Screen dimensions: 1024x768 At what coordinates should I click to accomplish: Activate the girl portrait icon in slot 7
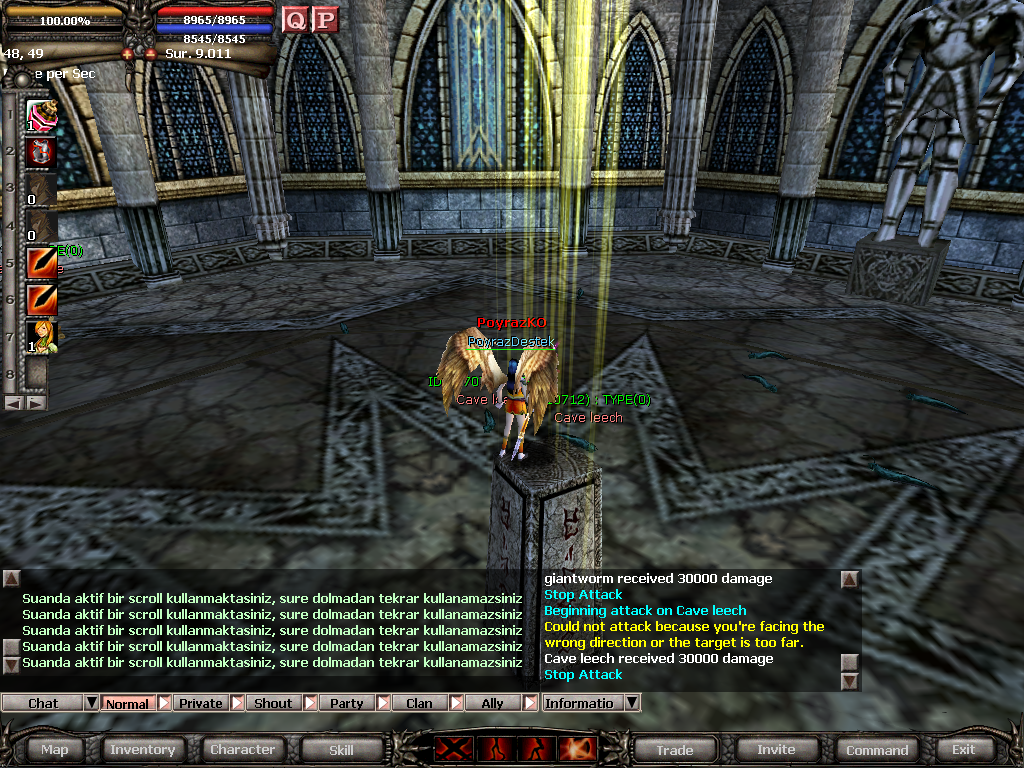click(x=41, y=336)
